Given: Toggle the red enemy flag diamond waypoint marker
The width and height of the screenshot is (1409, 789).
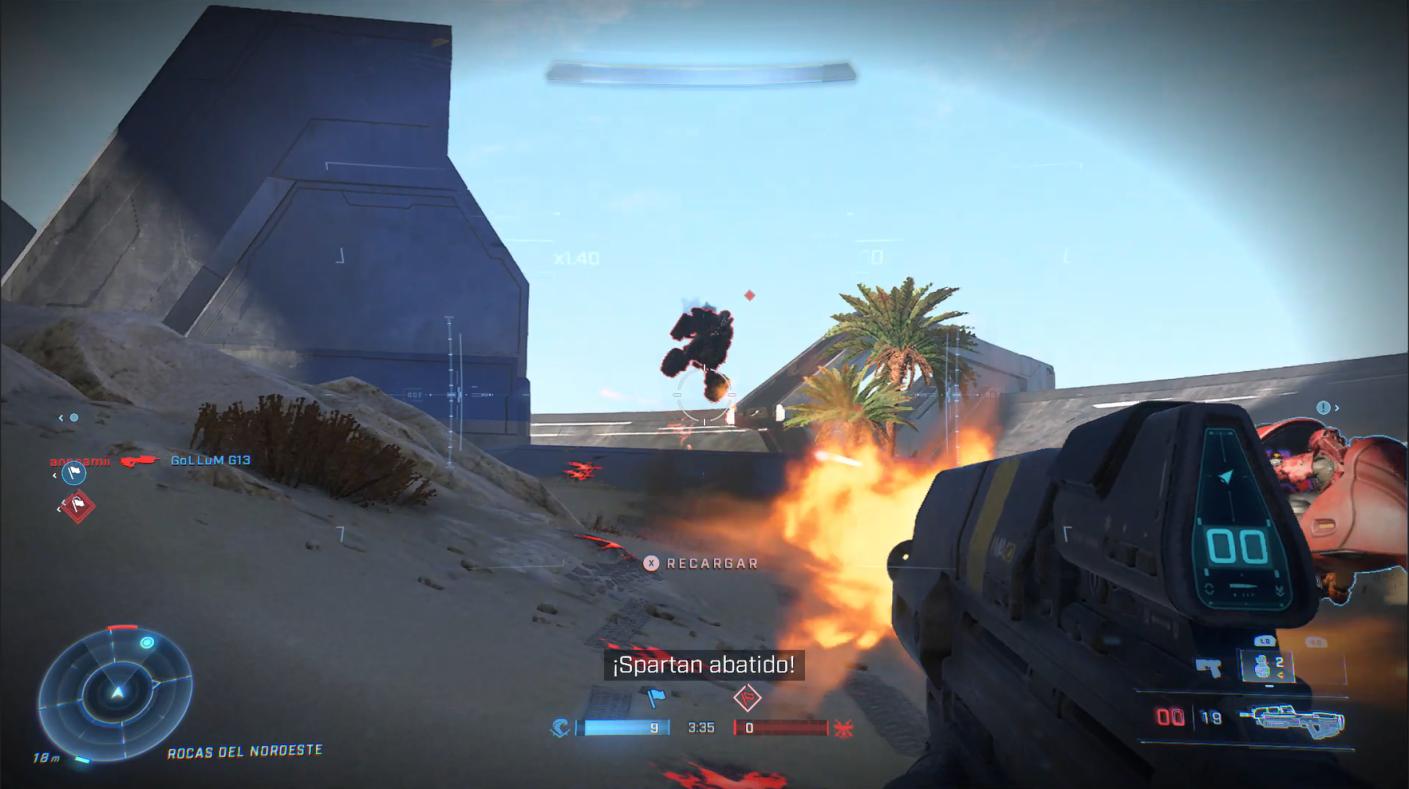Looking at the screenshot, I should pos(76,508).
